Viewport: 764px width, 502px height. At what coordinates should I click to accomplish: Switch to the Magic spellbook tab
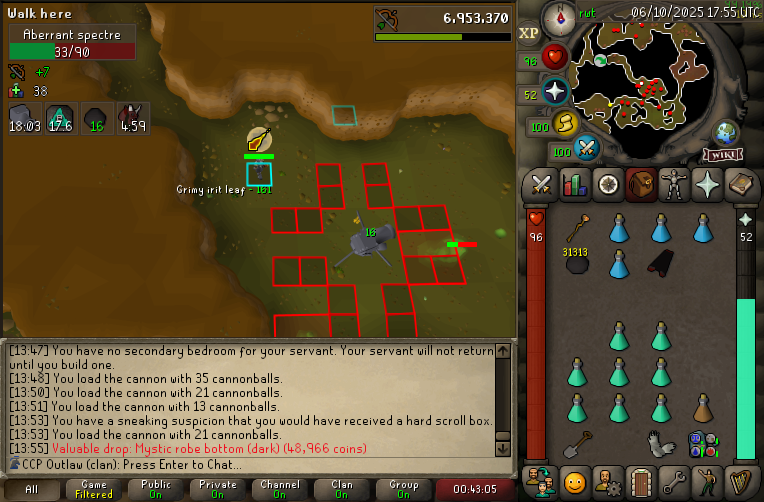click(740, 185)
